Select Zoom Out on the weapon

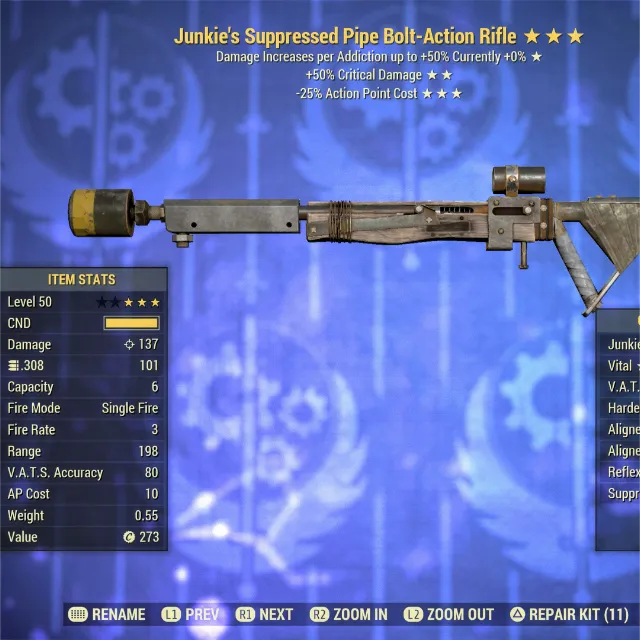[449, 614]
